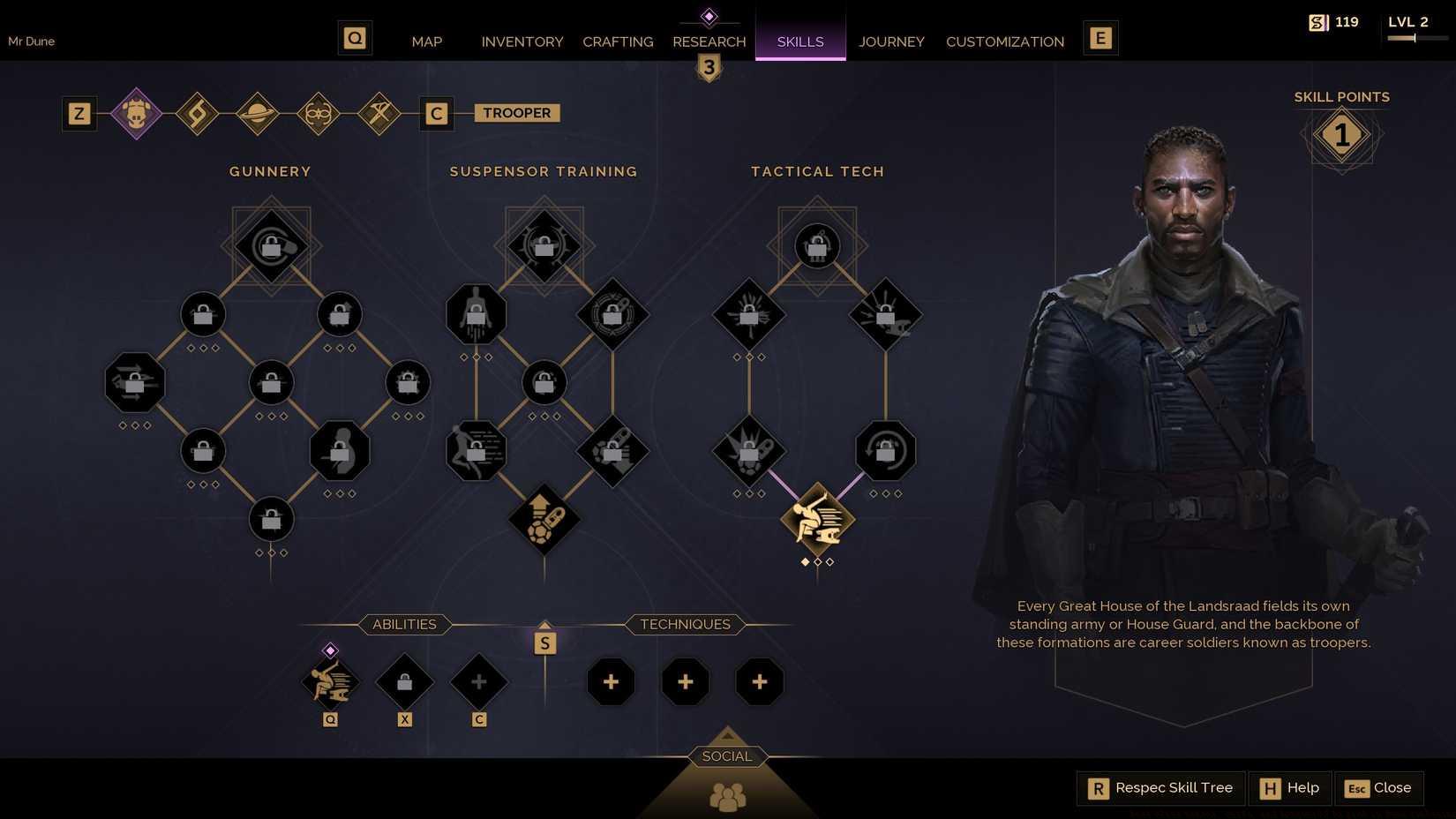
Task: Equip the ability in the X slot
Action: pyautogui.click(x=405, y=681)
